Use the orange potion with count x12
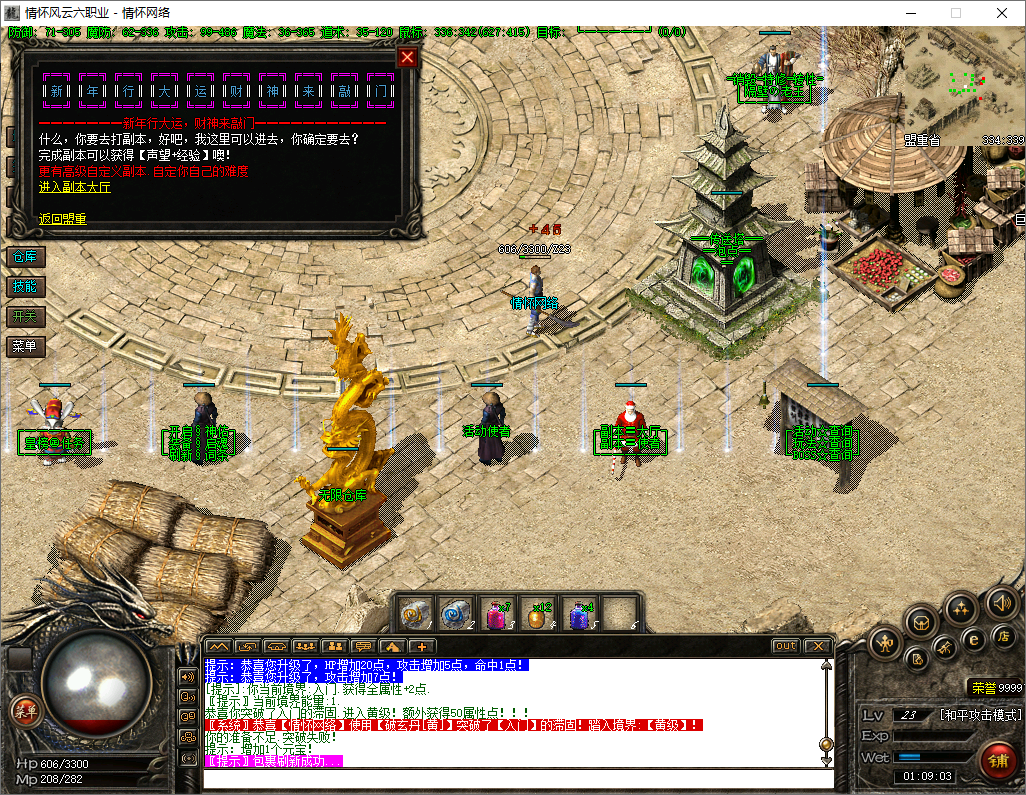The image size is (1026, 795). coord(537,613)
